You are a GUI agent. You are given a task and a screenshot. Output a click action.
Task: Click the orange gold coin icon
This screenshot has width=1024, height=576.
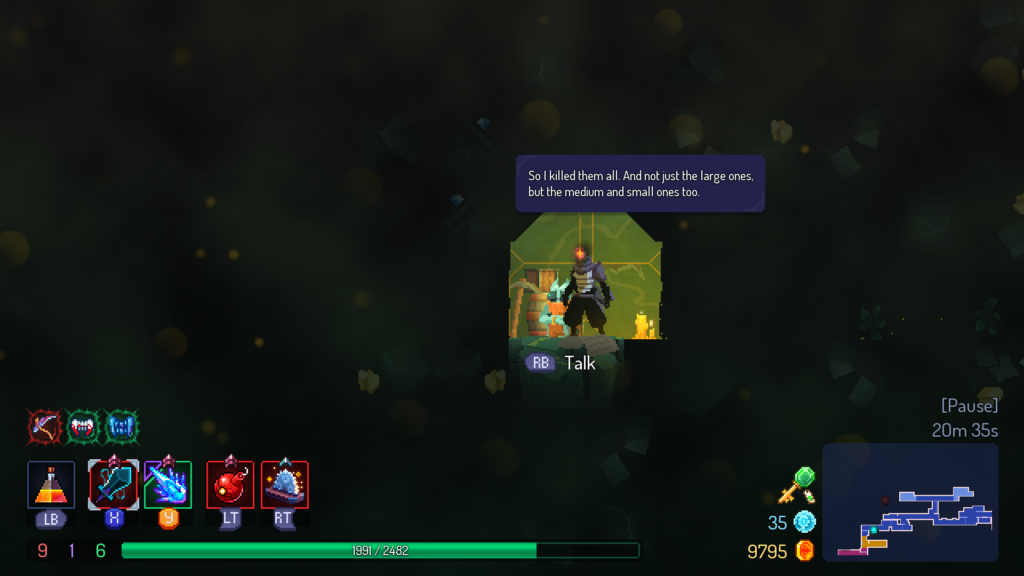pos(804,551)
